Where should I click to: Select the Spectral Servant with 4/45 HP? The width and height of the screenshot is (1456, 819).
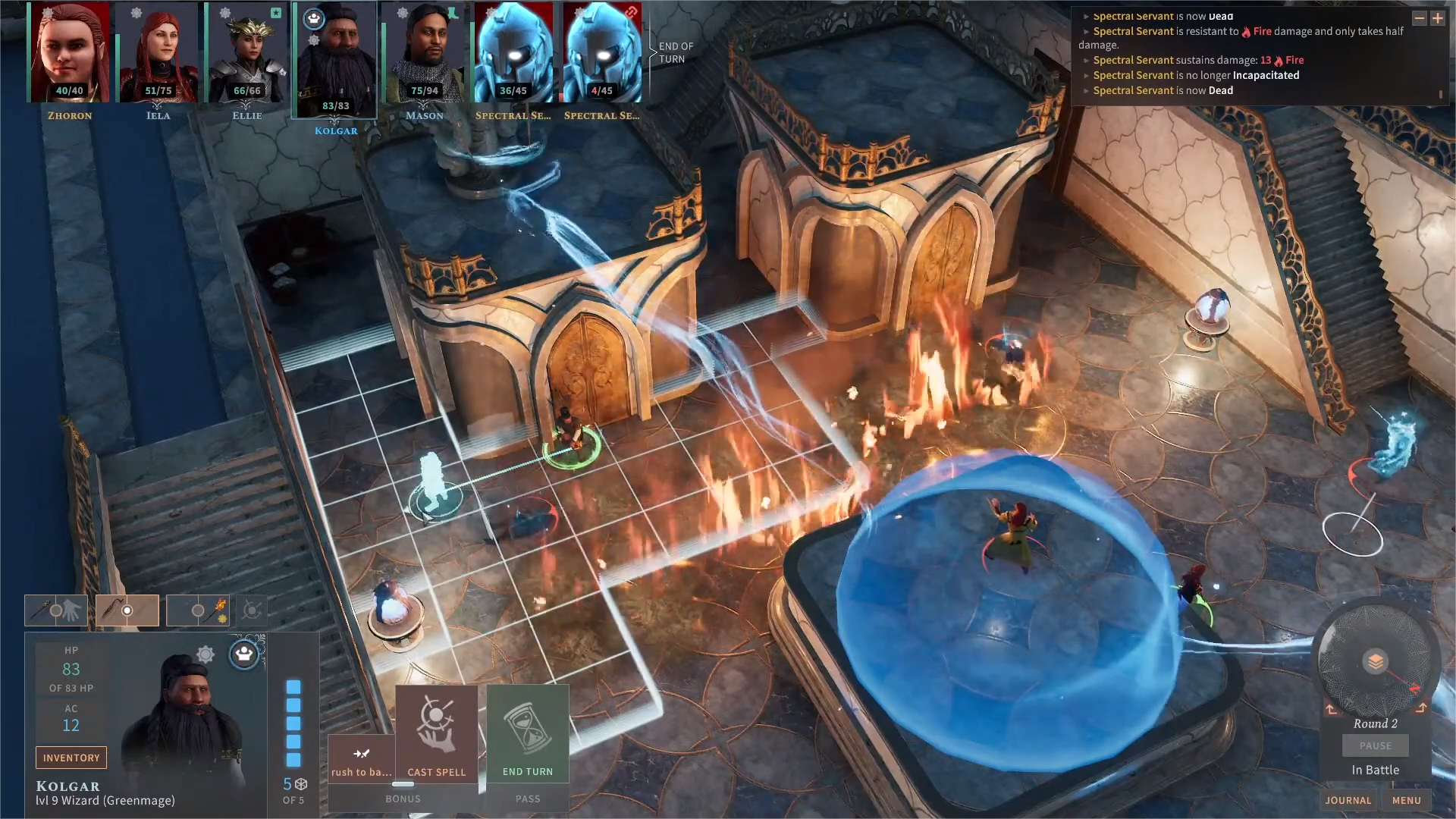pyautogui.click(x=602, y=53)
